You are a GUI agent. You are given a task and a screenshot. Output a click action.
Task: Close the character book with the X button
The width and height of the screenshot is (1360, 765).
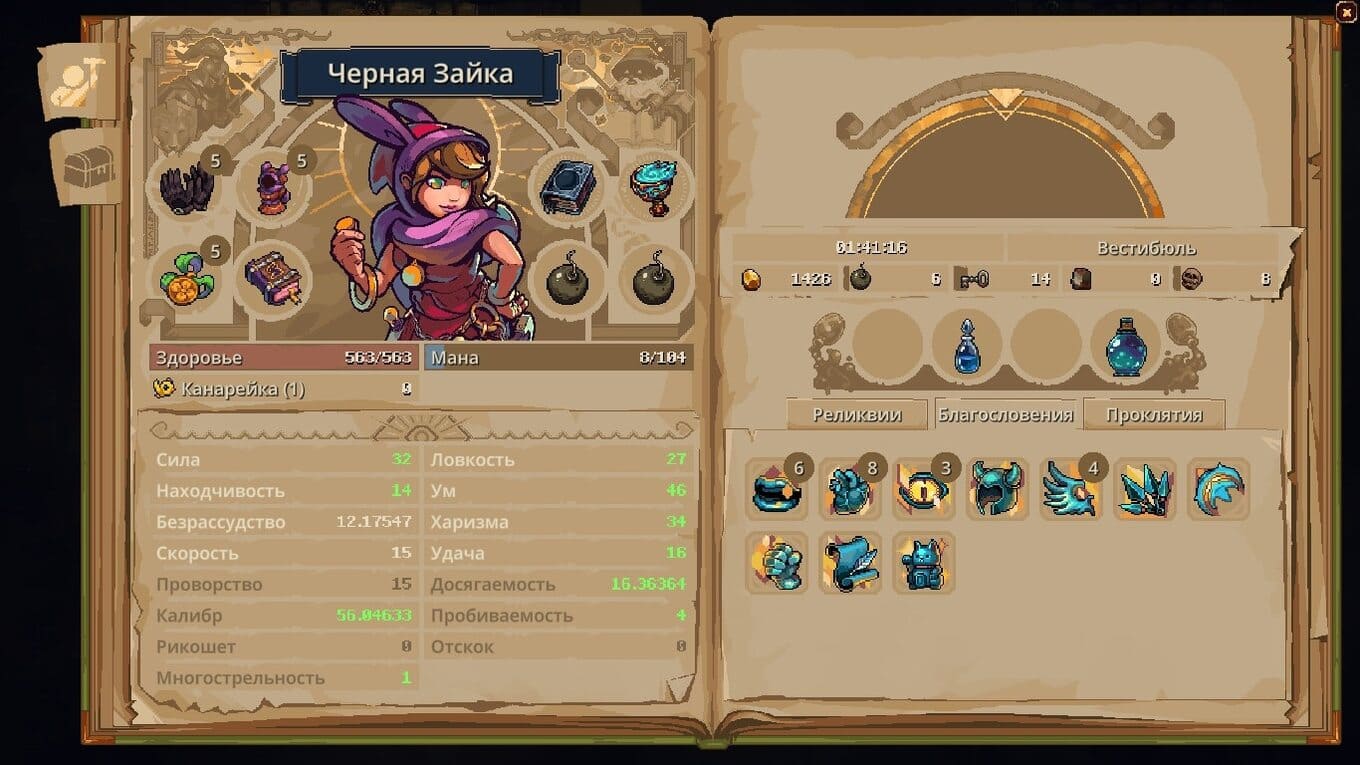[x=1346, y=11]
